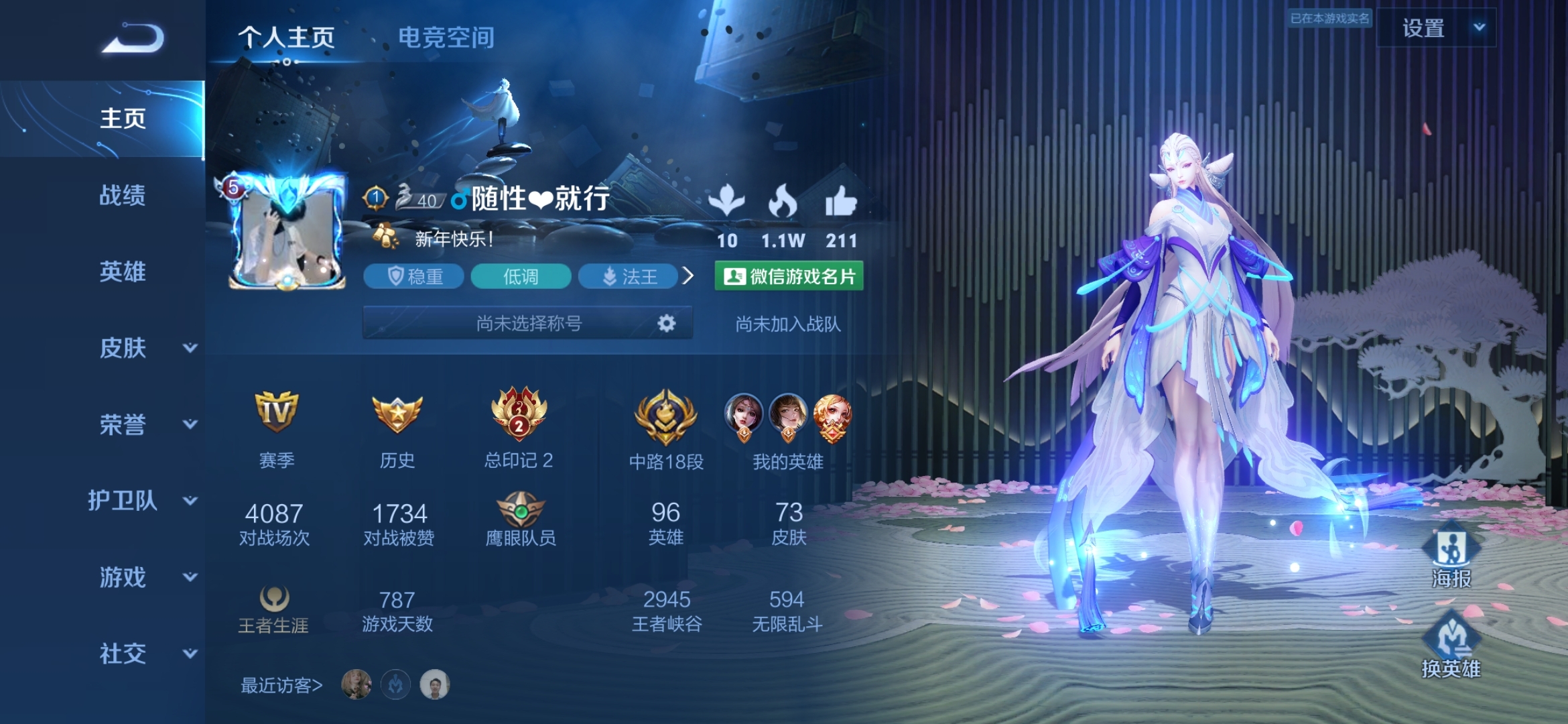
Task: Give a like with the thumbs-up icon
Action: coord(841,202)
